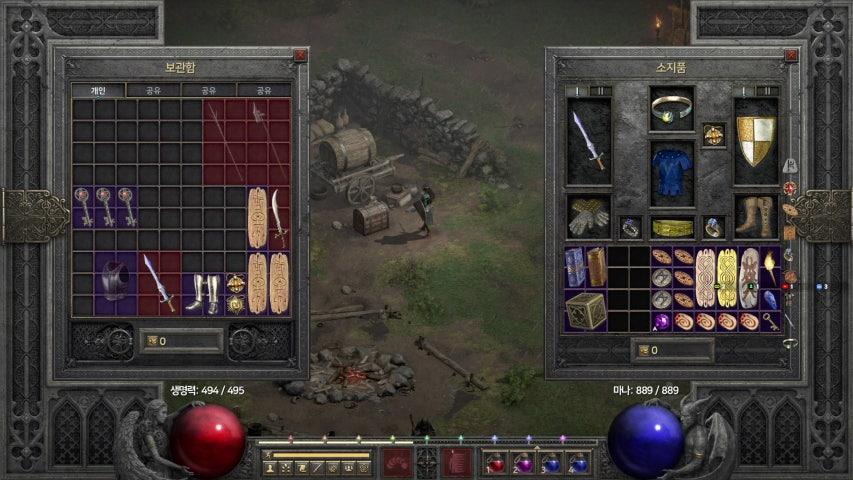Select the Horadric Cube in the inventory
Screen dimensions: 853x480
click(x=586, y=311)
